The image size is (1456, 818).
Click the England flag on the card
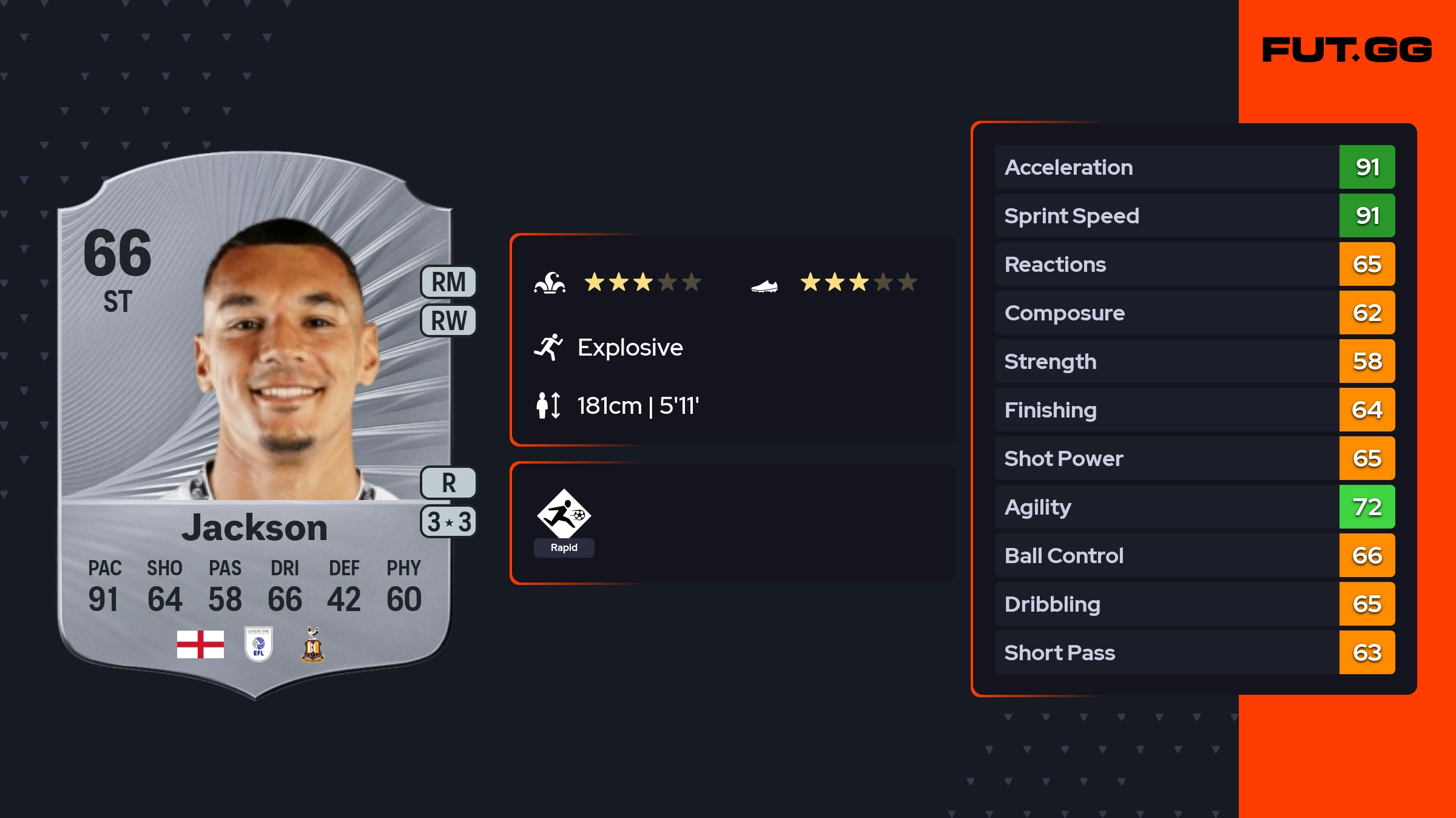click(x=200, y=644)
